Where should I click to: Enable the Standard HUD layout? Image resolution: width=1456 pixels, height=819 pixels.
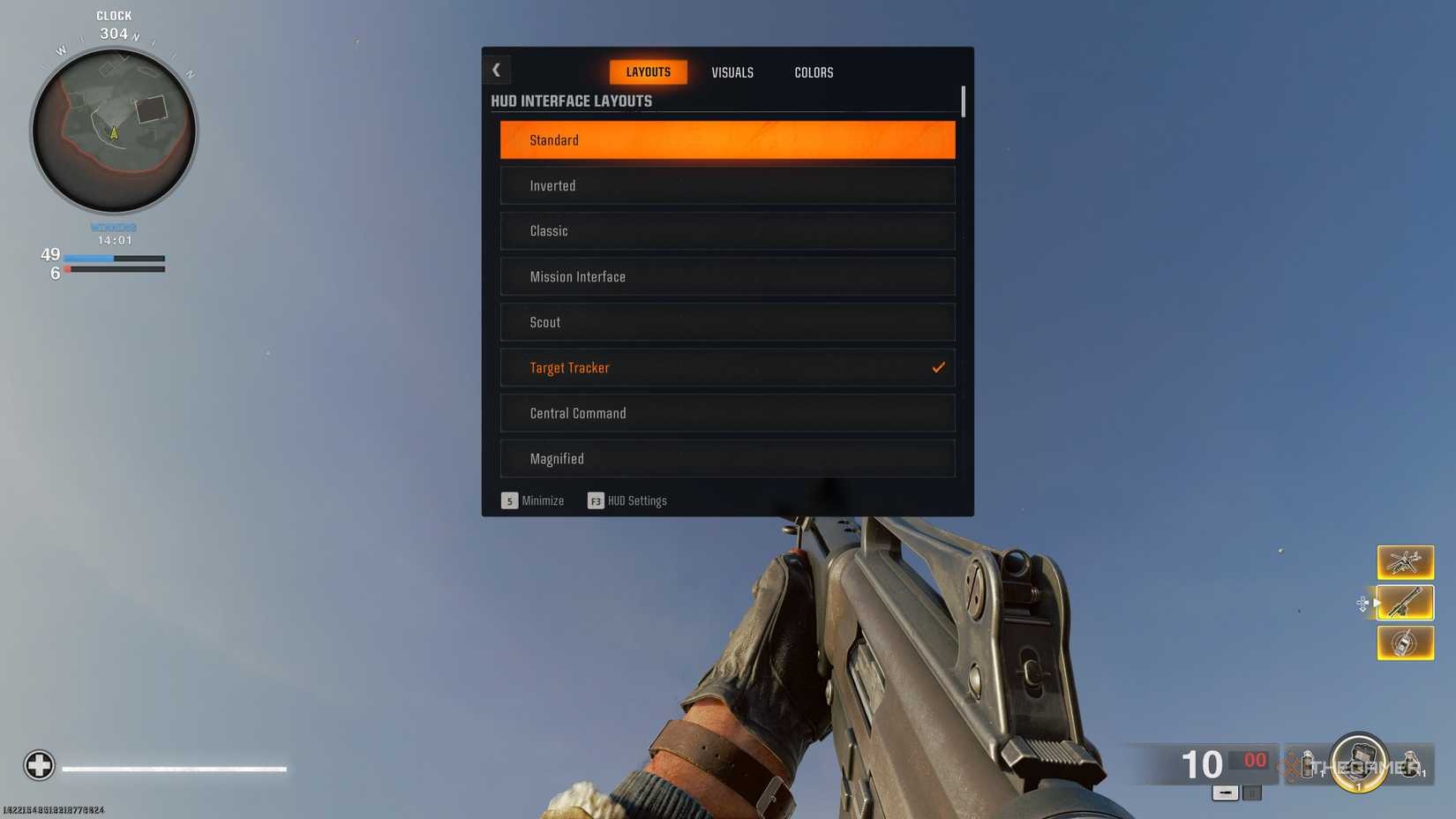tap(726, 139)
